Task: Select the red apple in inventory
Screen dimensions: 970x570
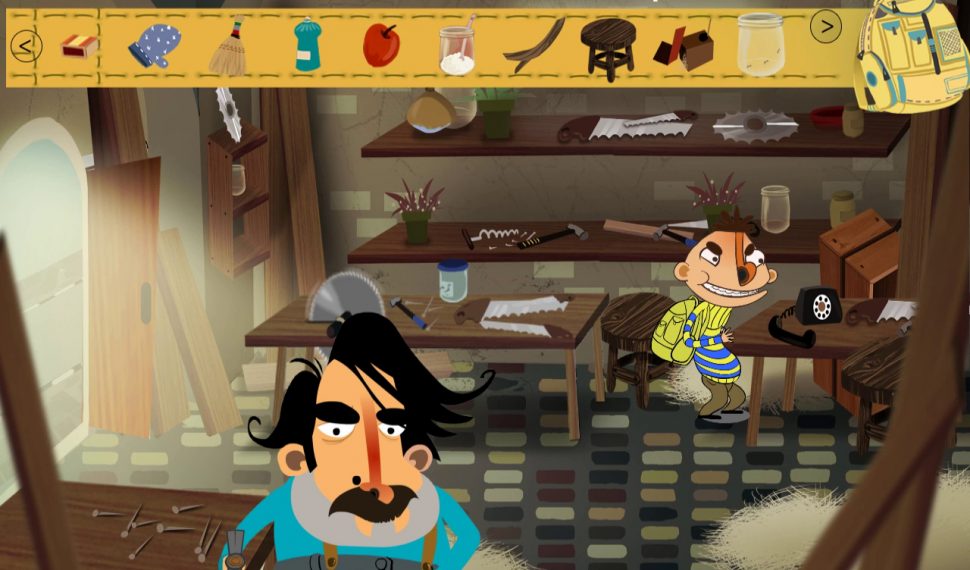Action: click(381, 46)
